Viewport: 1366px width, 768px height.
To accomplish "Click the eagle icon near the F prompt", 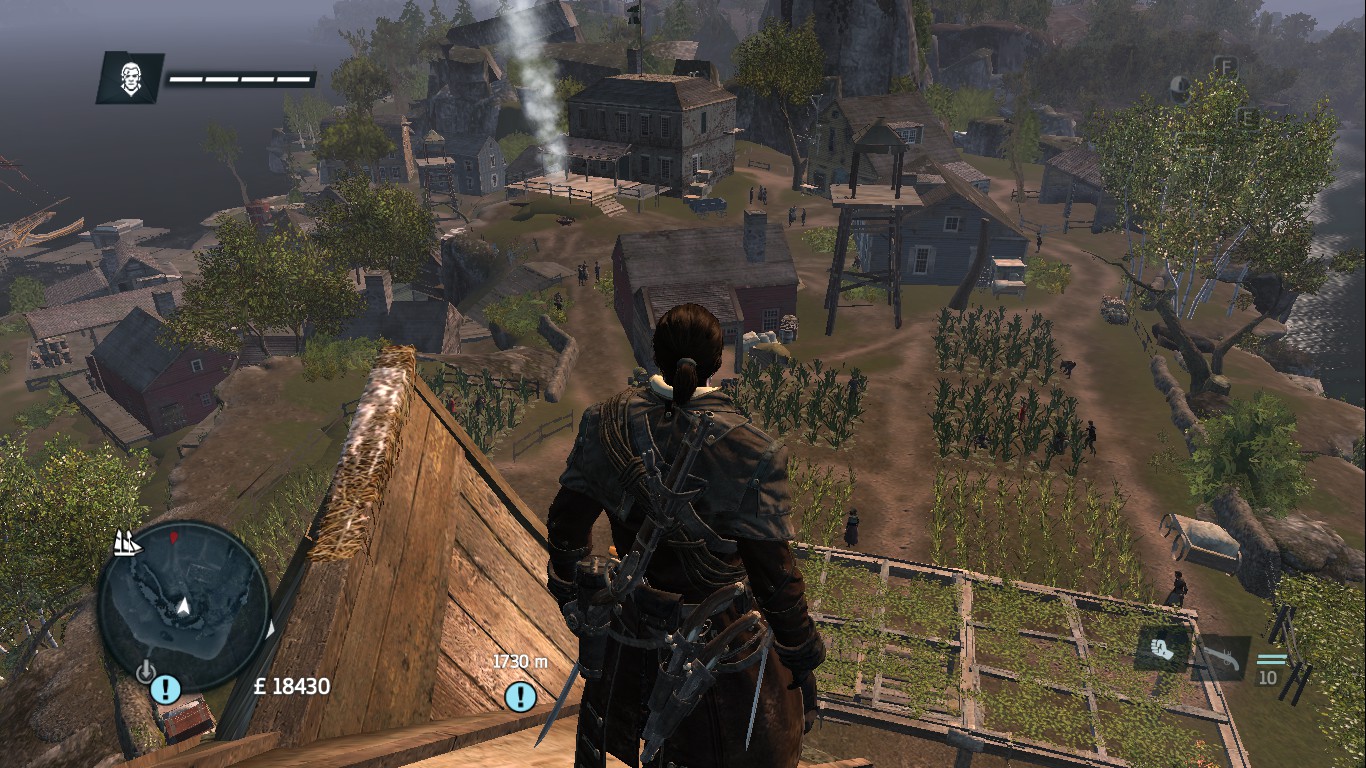I will pyautogui.click(x=1180, y=88).
